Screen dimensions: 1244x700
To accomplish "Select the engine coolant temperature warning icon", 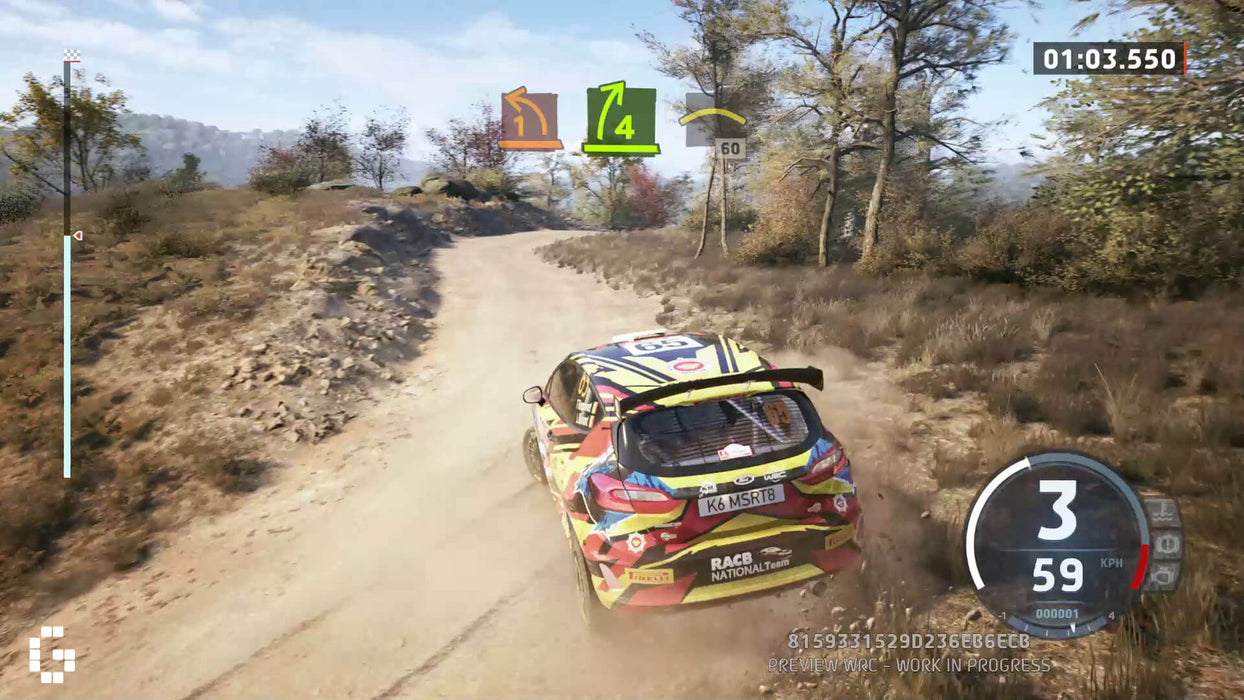I will [x=1163, y=512].
